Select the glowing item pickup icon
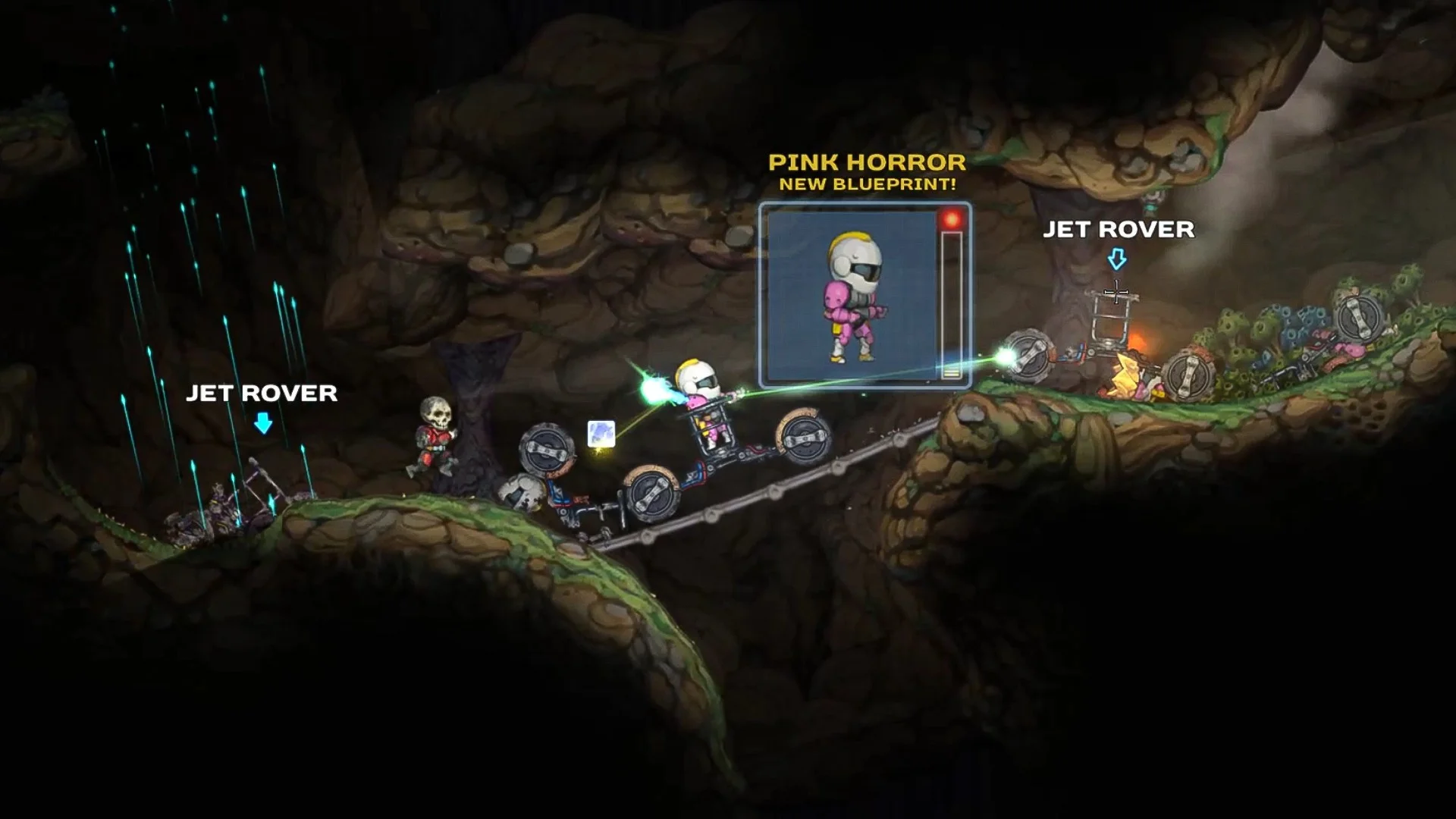This screenshot has width=1456, height=819. (601, 434)
